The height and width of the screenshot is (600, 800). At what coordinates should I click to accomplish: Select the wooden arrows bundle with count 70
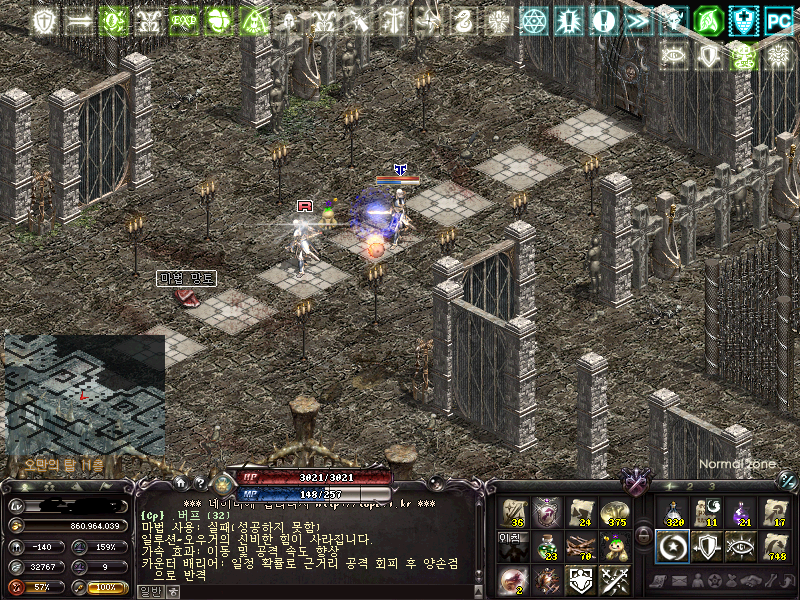580,545
